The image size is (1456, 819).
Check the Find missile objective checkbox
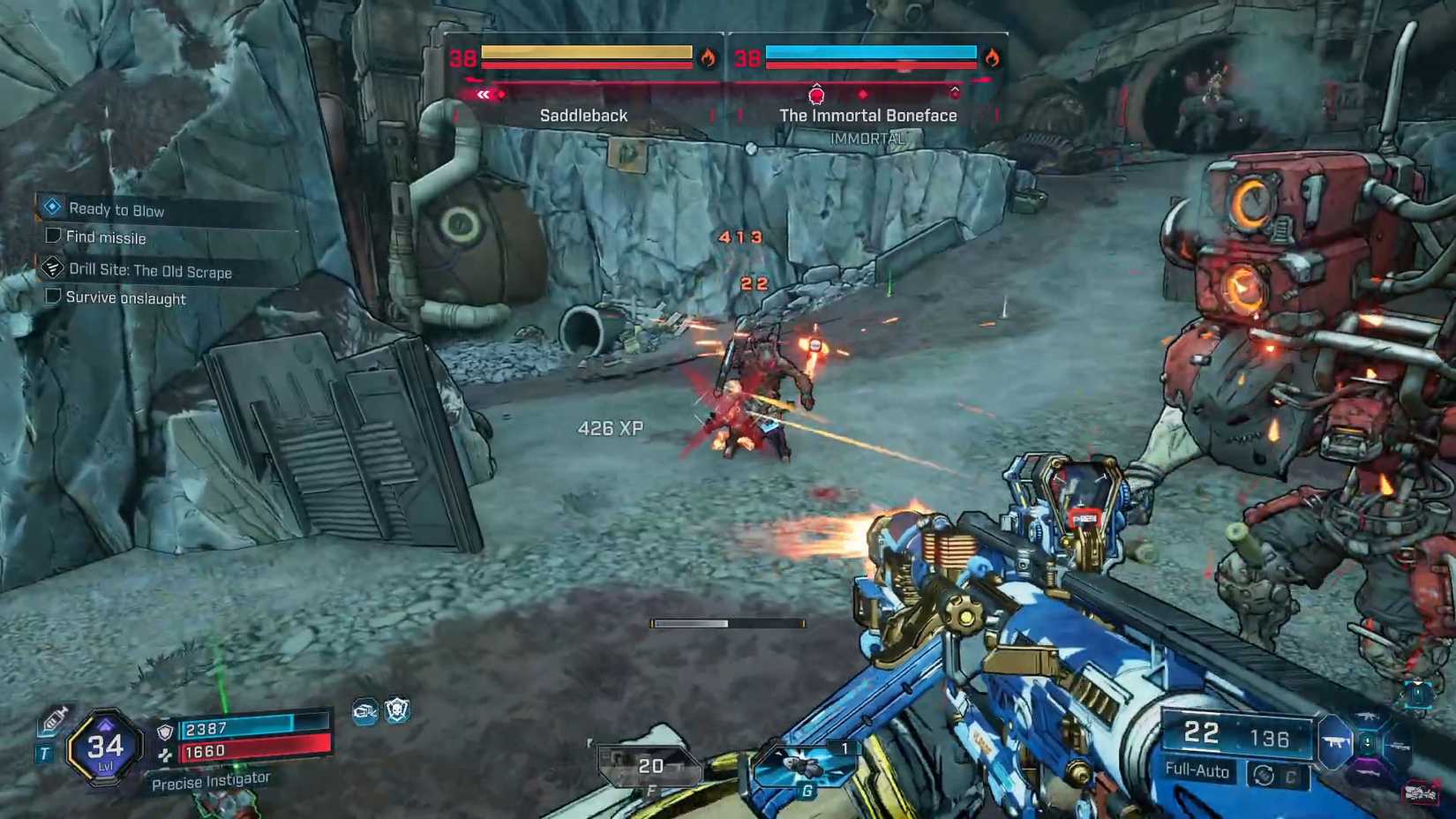(x=51, y=236)
